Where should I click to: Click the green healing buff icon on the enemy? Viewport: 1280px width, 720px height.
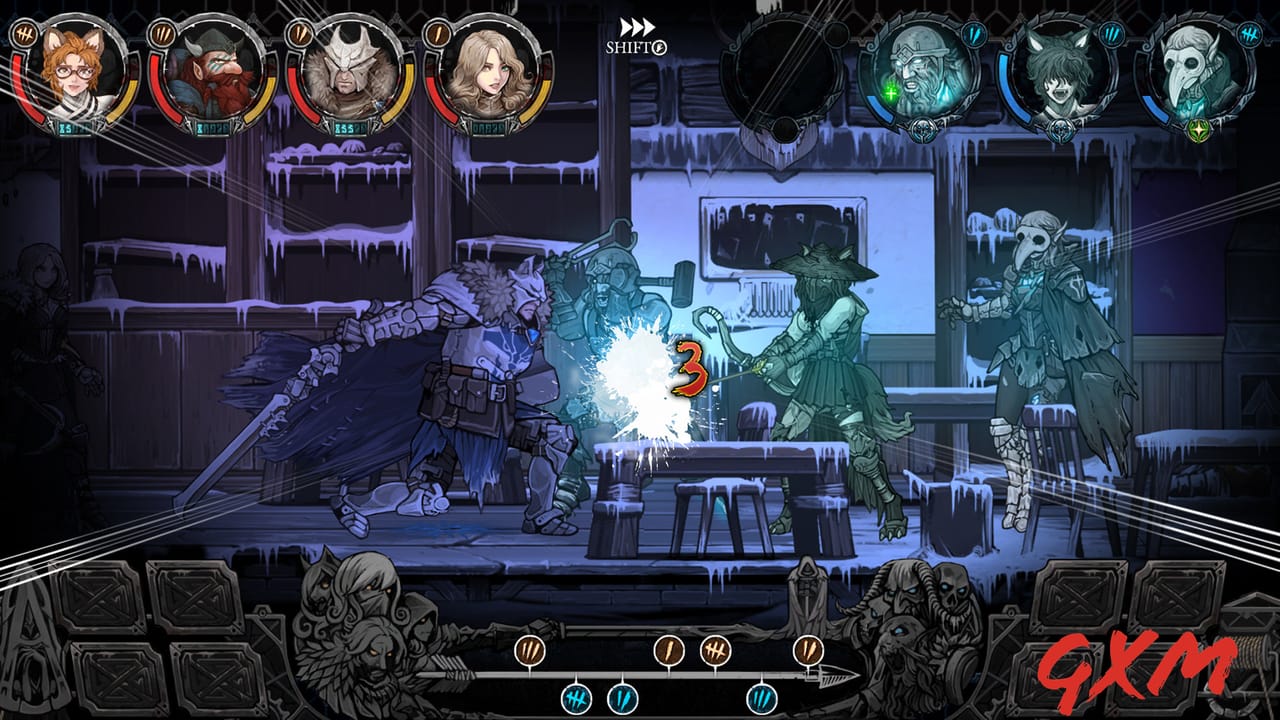(891, 93)
